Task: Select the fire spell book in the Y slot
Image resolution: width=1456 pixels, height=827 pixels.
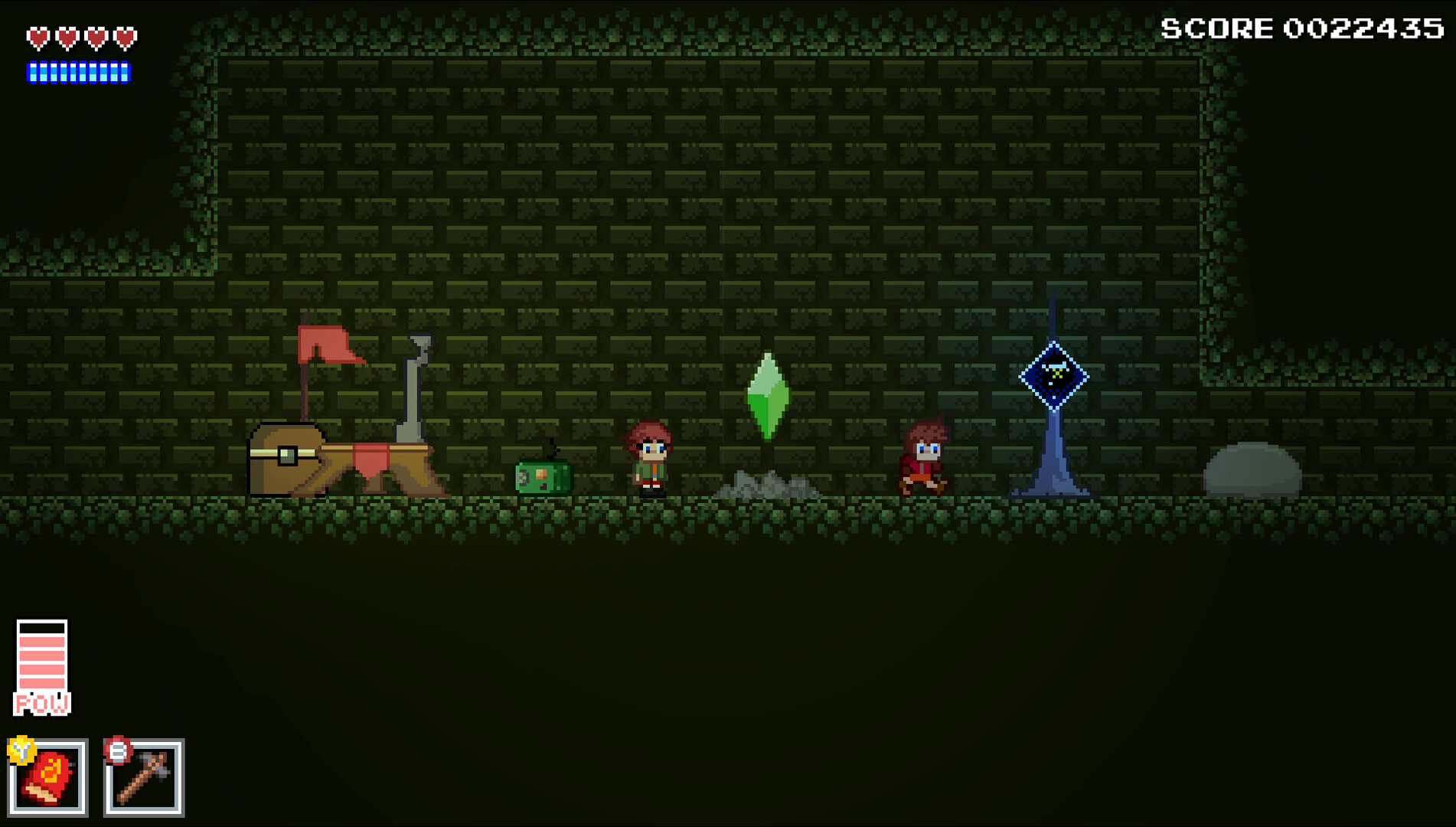Action: click(x=47, y=776)
